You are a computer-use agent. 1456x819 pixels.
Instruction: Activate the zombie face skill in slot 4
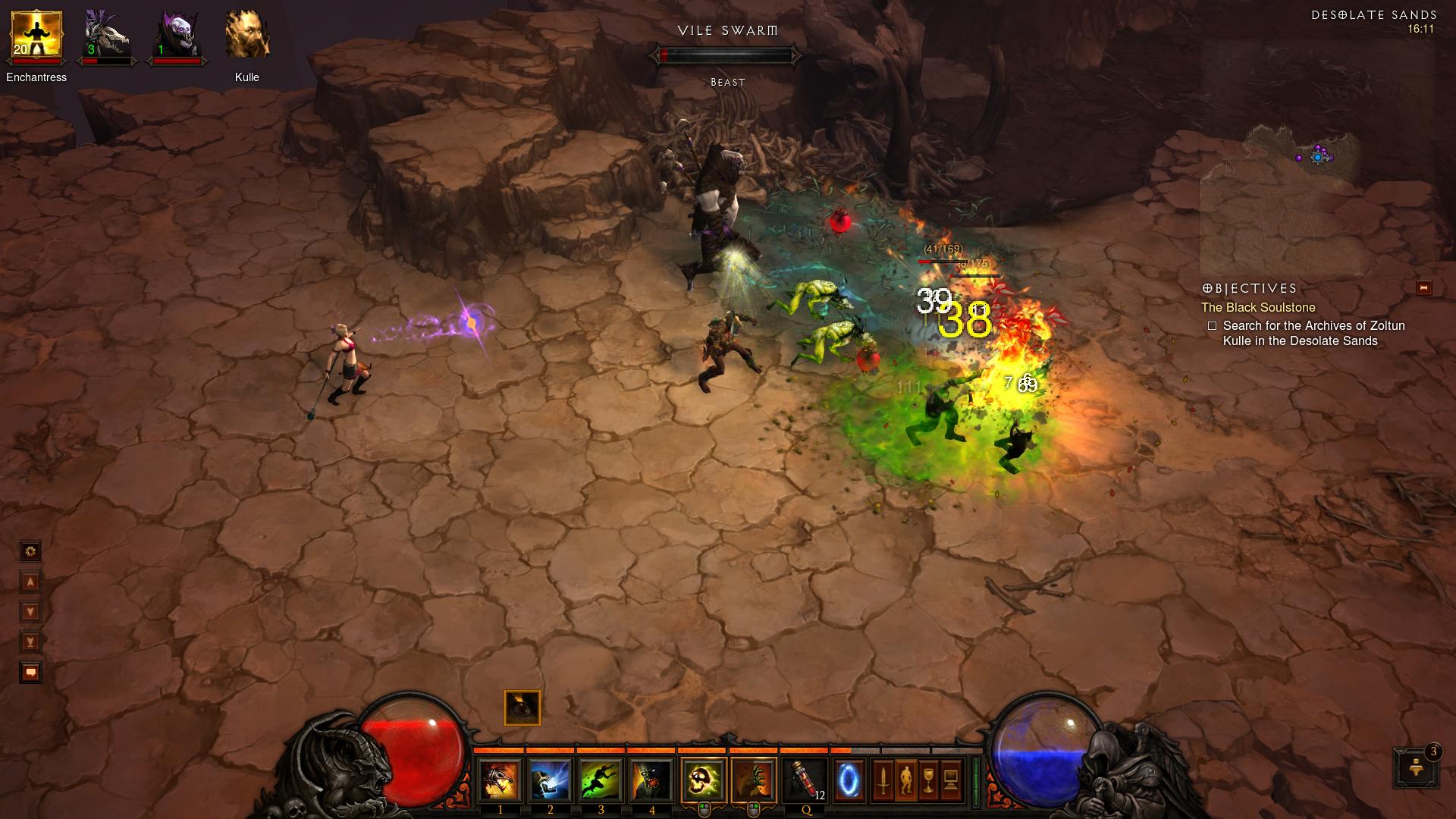coord(652,780)
